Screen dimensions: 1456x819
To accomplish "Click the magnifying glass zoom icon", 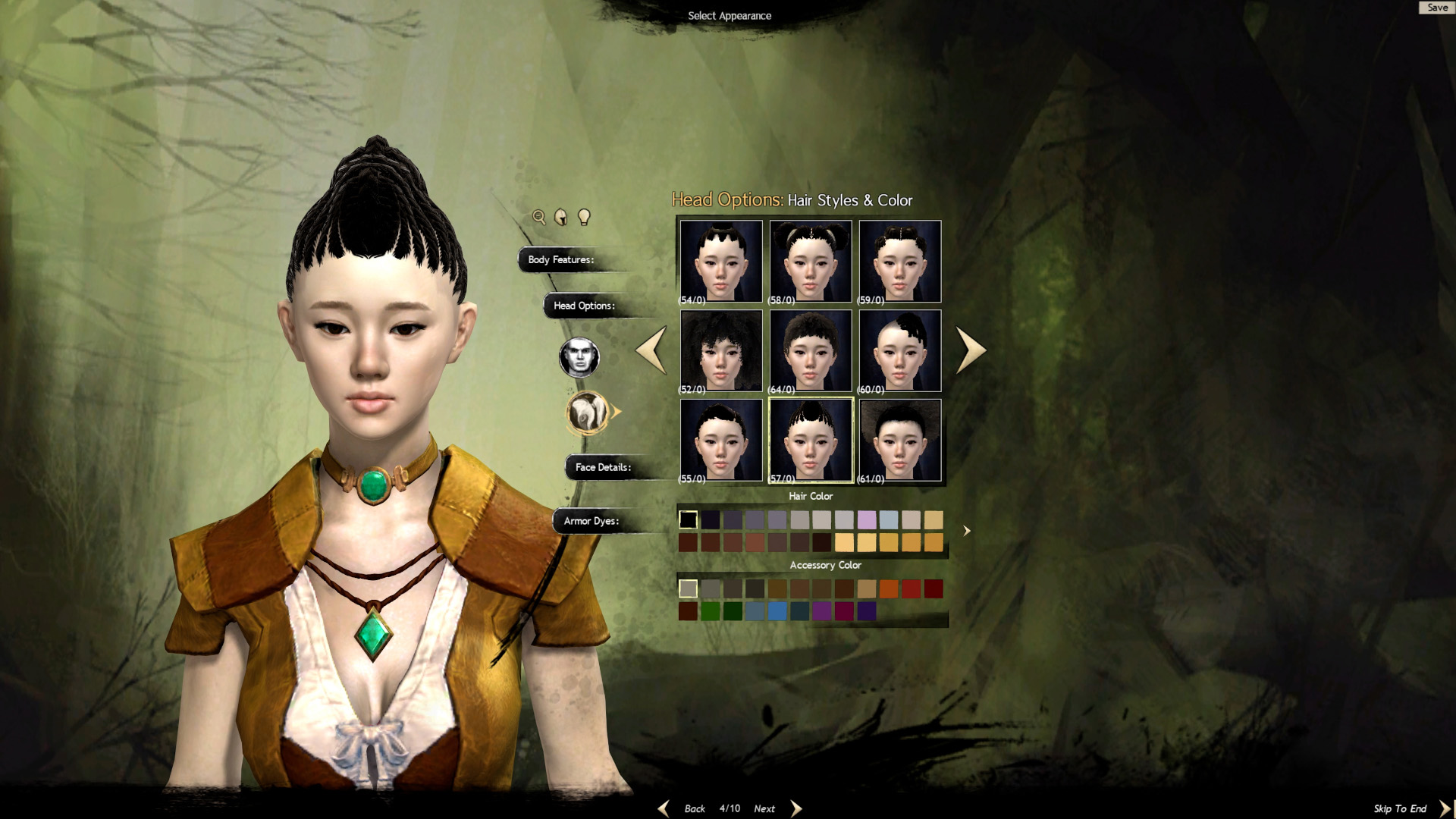I will pos(539,218).
